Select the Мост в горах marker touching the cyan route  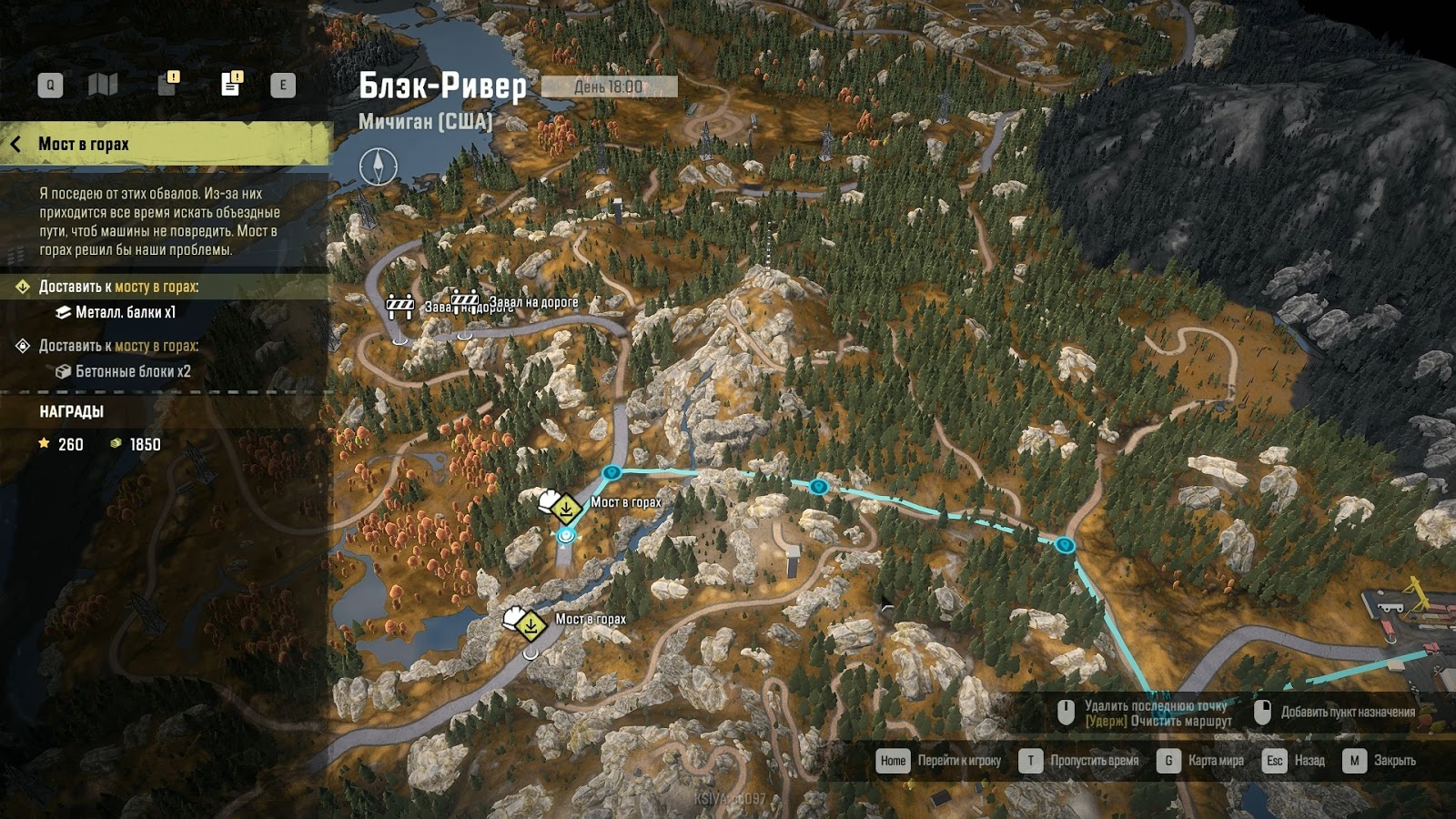(565, 508)
